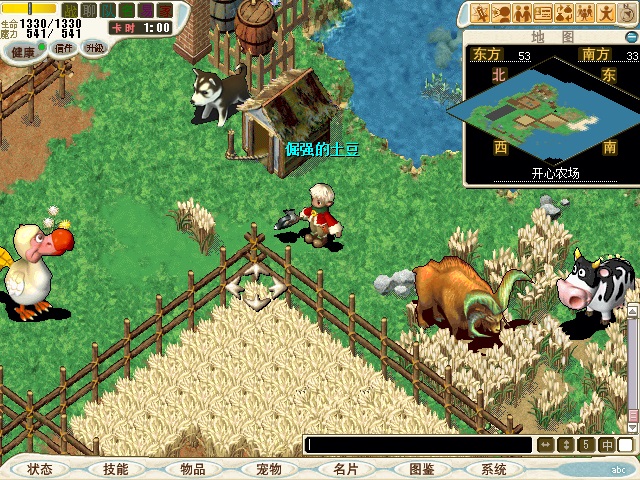Viewport: 640px width, 480px height.
Task: Toggle the 战 battle switch
Action: coord(70,10)
